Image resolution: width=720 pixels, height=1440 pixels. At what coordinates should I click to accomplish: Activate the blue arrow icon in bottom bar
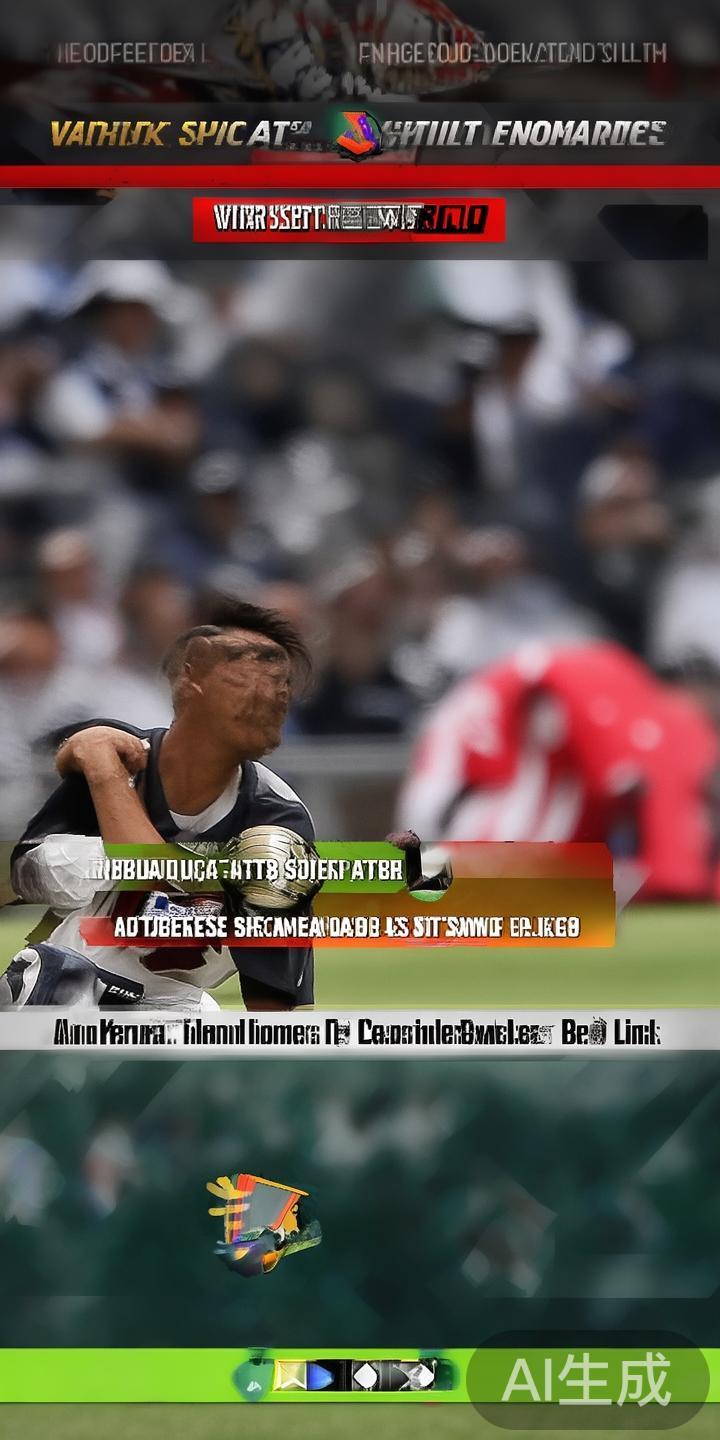(x=320, y=1377)
